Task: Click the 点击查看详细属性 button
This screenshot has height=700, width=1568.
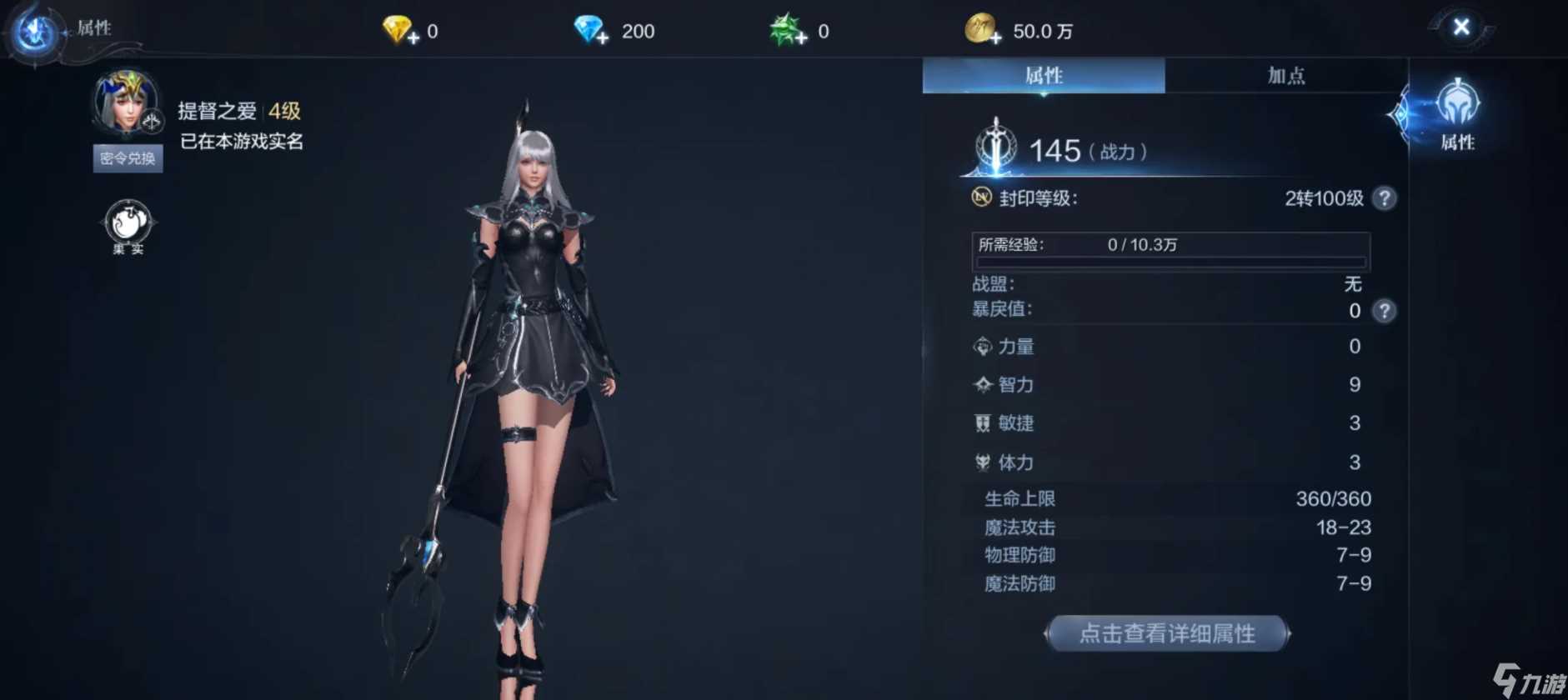Action: tap(1167, 633)
